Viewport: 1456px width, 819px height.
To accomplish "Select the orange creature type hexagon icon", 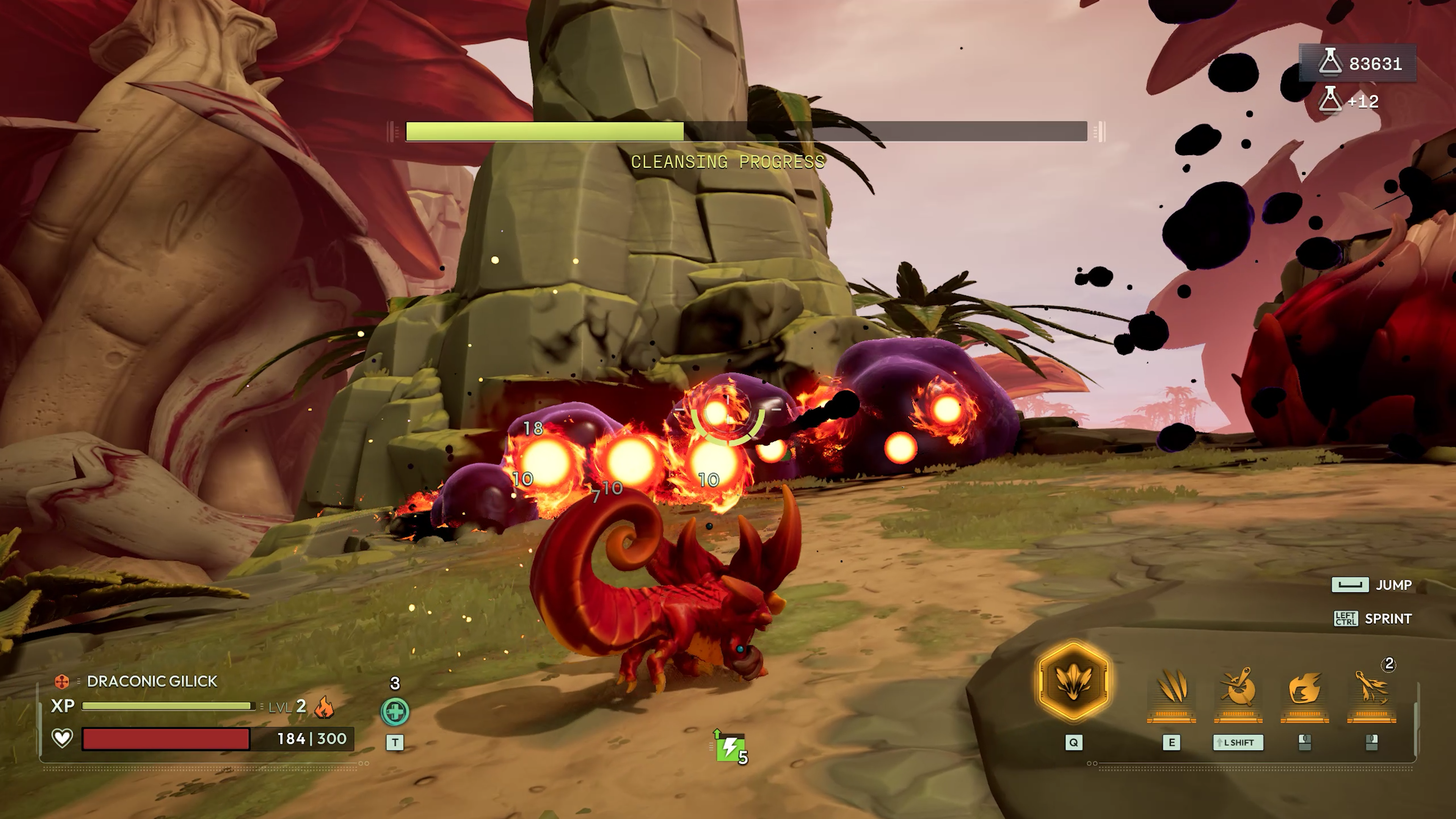I will [61, 682].
